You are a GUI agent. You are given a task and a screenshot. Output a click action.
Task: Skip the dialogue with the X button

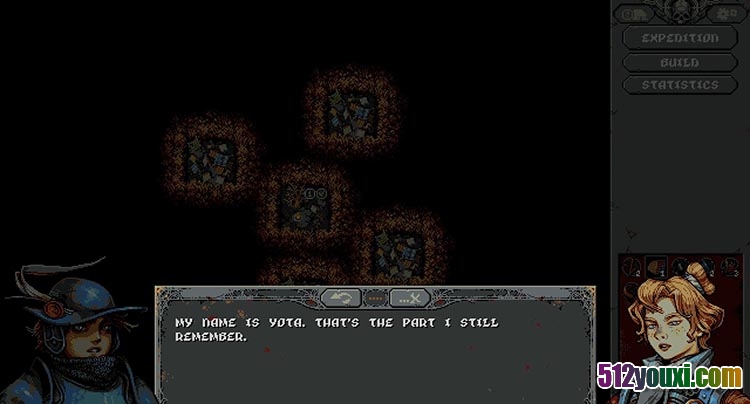tap(409, 297)
